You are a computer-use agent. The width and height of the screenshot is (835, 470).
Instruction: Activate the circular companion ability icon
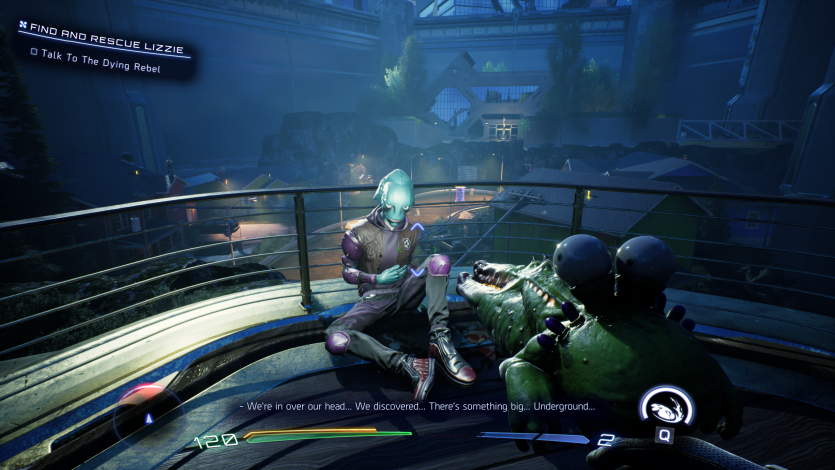[666, 408]
